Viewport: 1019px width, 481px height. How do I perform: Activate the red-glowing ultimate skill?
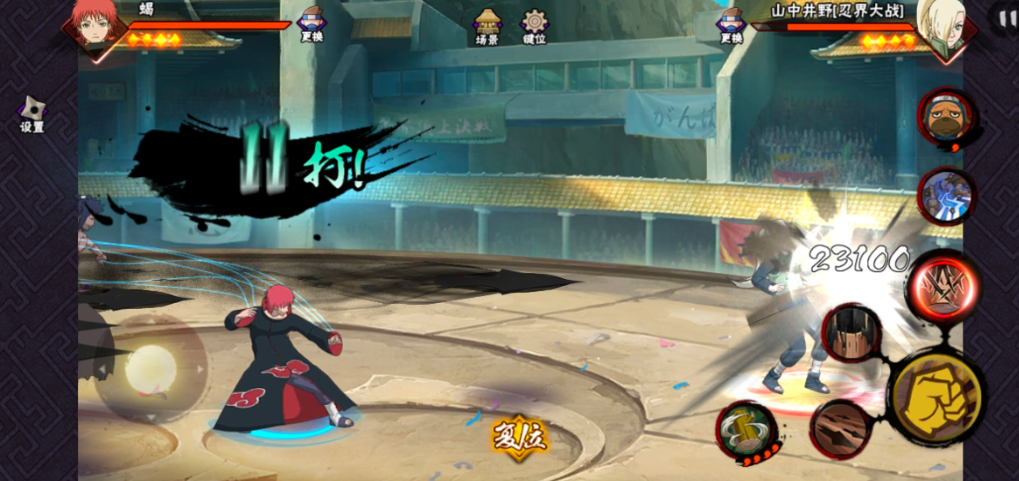[x=942, y=287]
